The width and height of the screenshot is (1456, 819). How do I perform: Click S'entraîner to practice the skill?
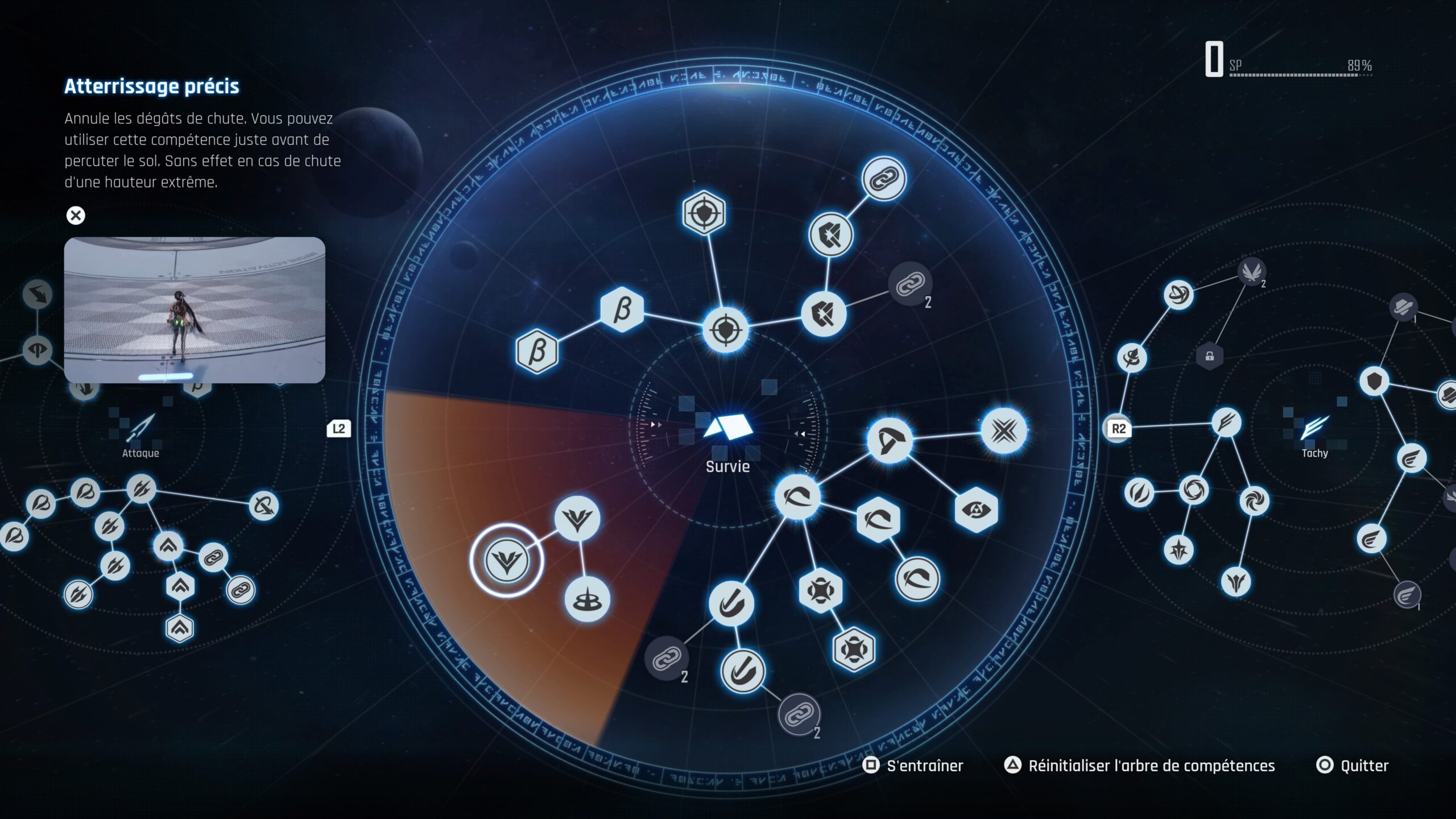[915, 766]
